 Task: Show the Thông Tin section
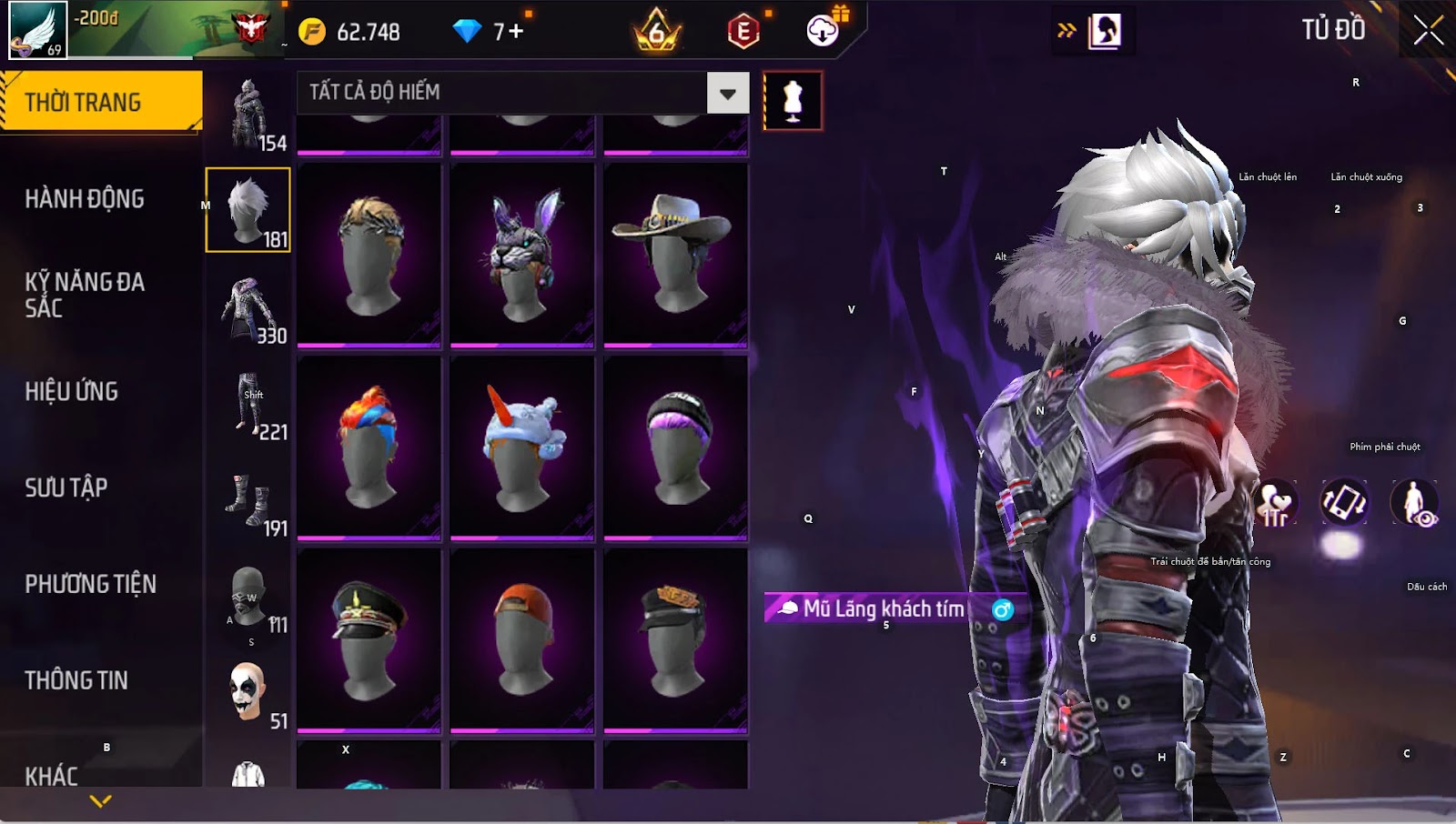click(x=76, y=680)
